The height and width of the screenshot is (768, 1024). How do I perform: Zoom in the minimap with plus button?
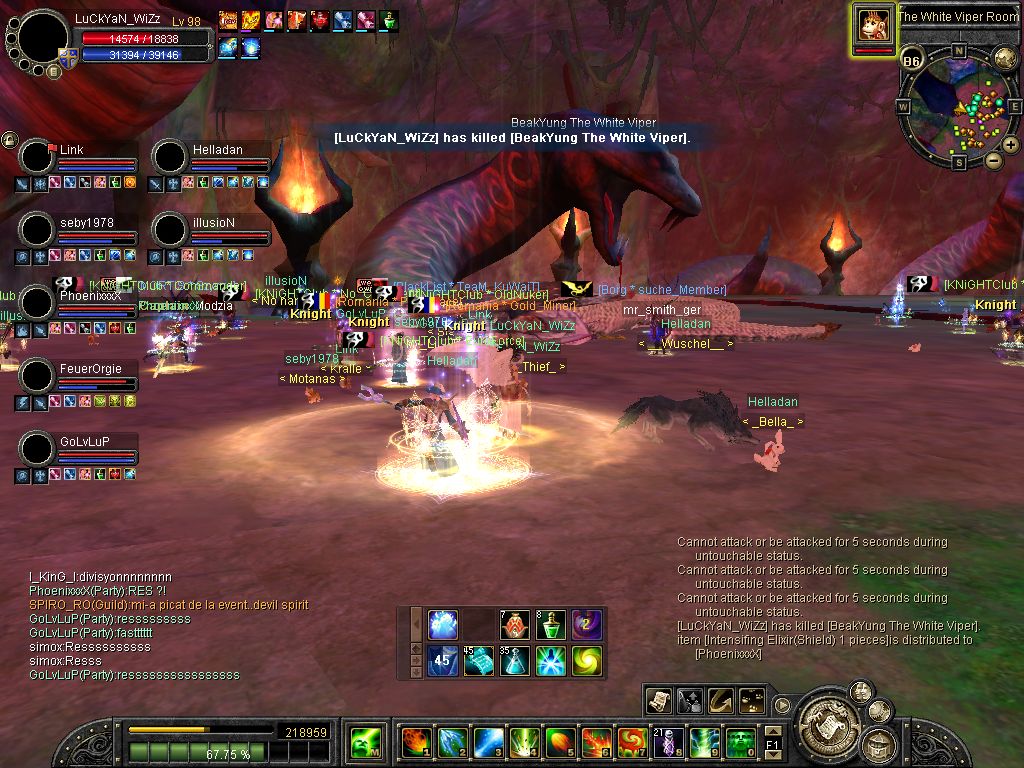pos(1011,146)
